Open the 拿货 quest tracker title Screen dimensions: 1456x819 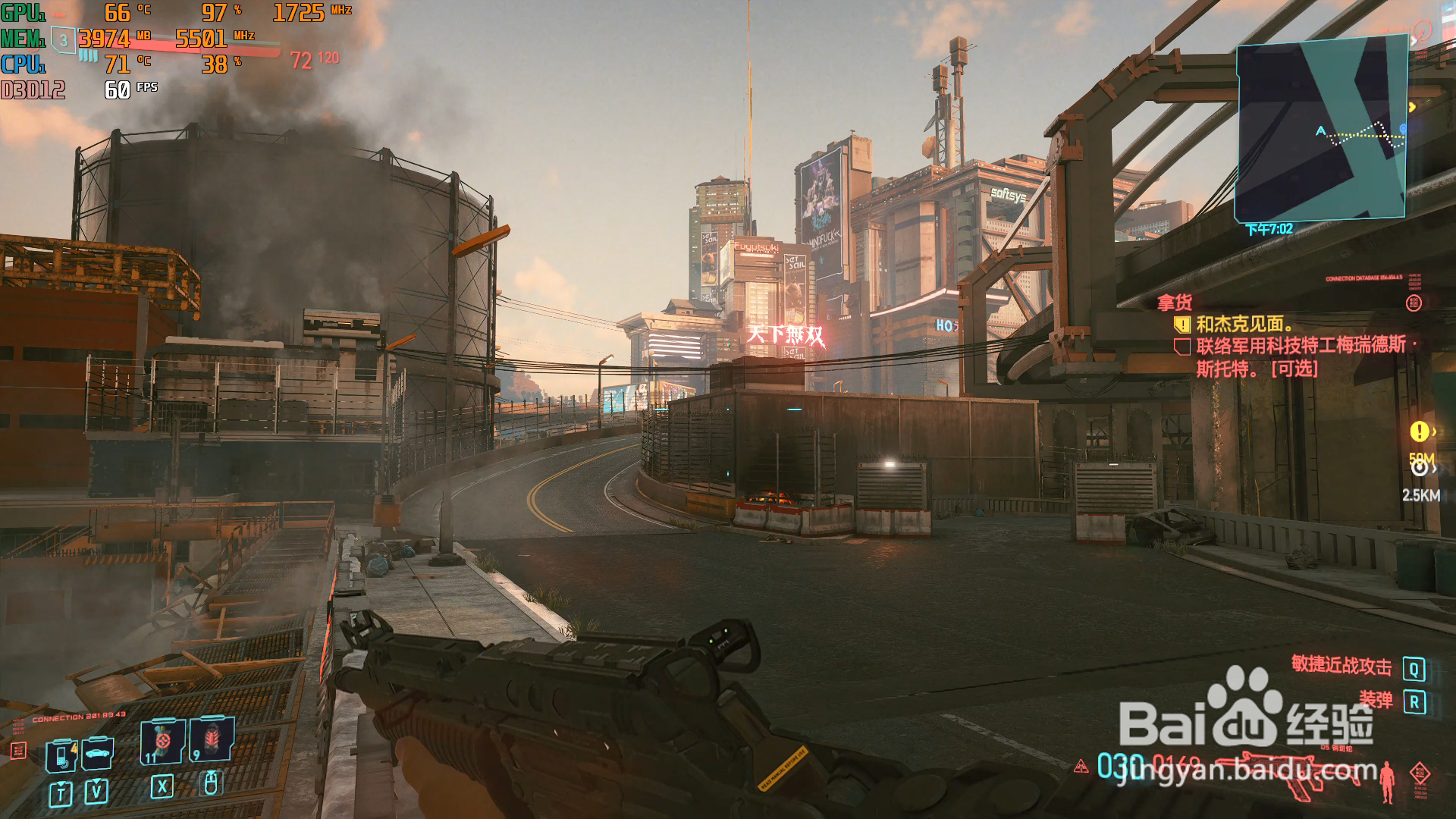coord(1175,303)
